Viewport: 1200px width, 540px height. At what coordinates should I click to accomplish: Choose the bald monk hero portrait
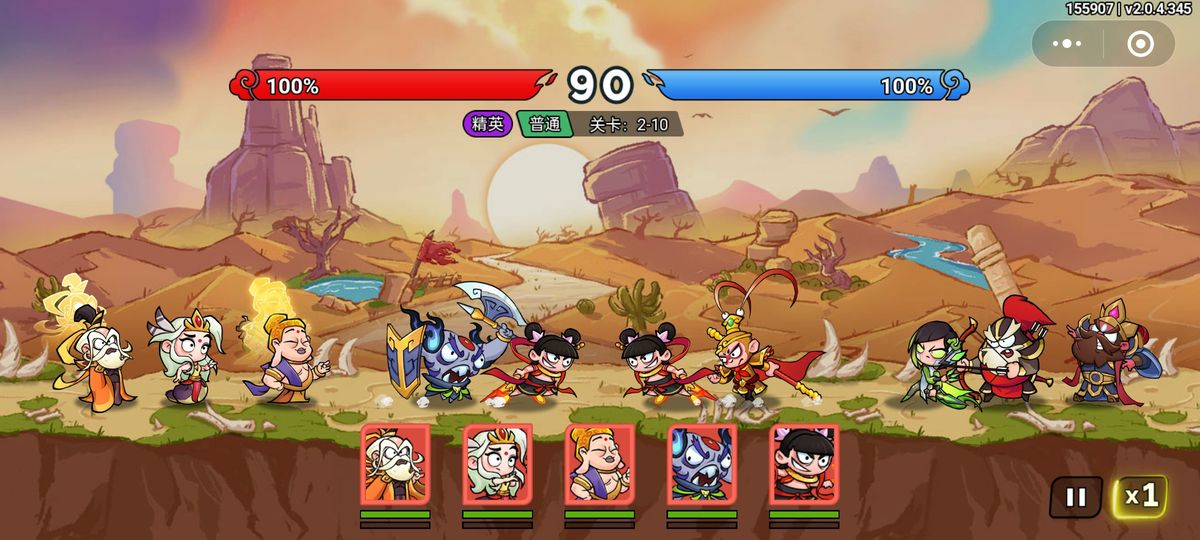coord(599,464)
